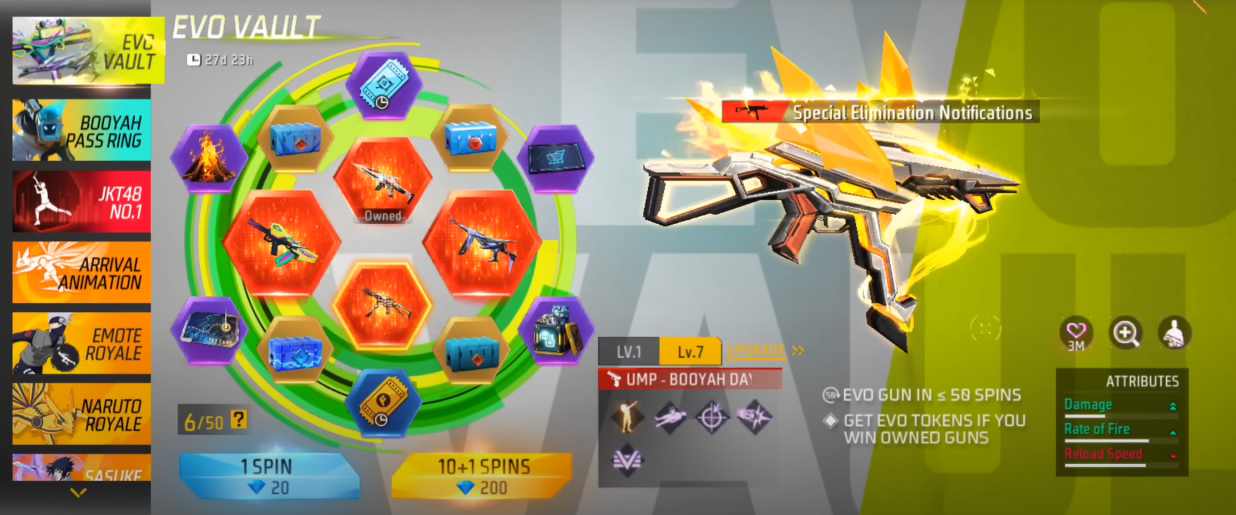
Task: Choose the owned Evo gun hexagon
Action: pos(383,183)
